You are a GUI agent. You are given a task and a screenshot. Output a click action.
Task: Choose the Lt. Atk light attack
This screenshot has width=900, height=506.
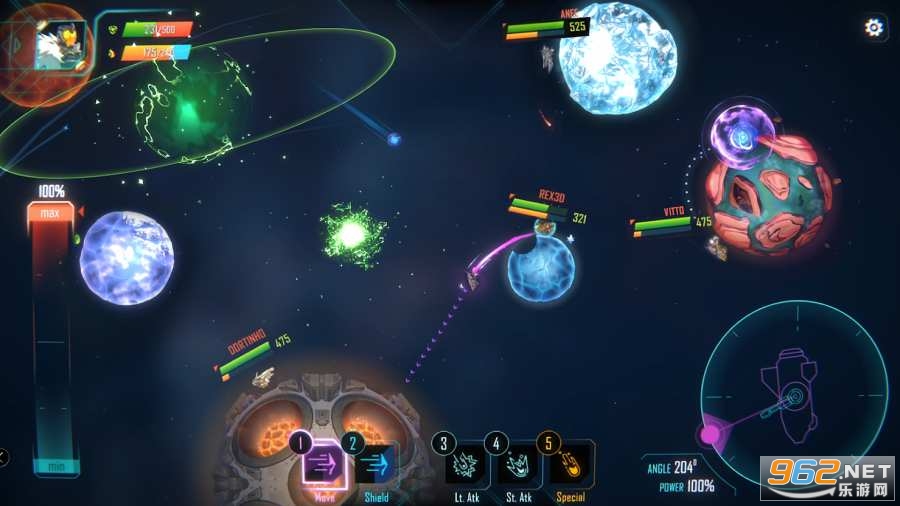pyautogui.click(x=466, y=465)
